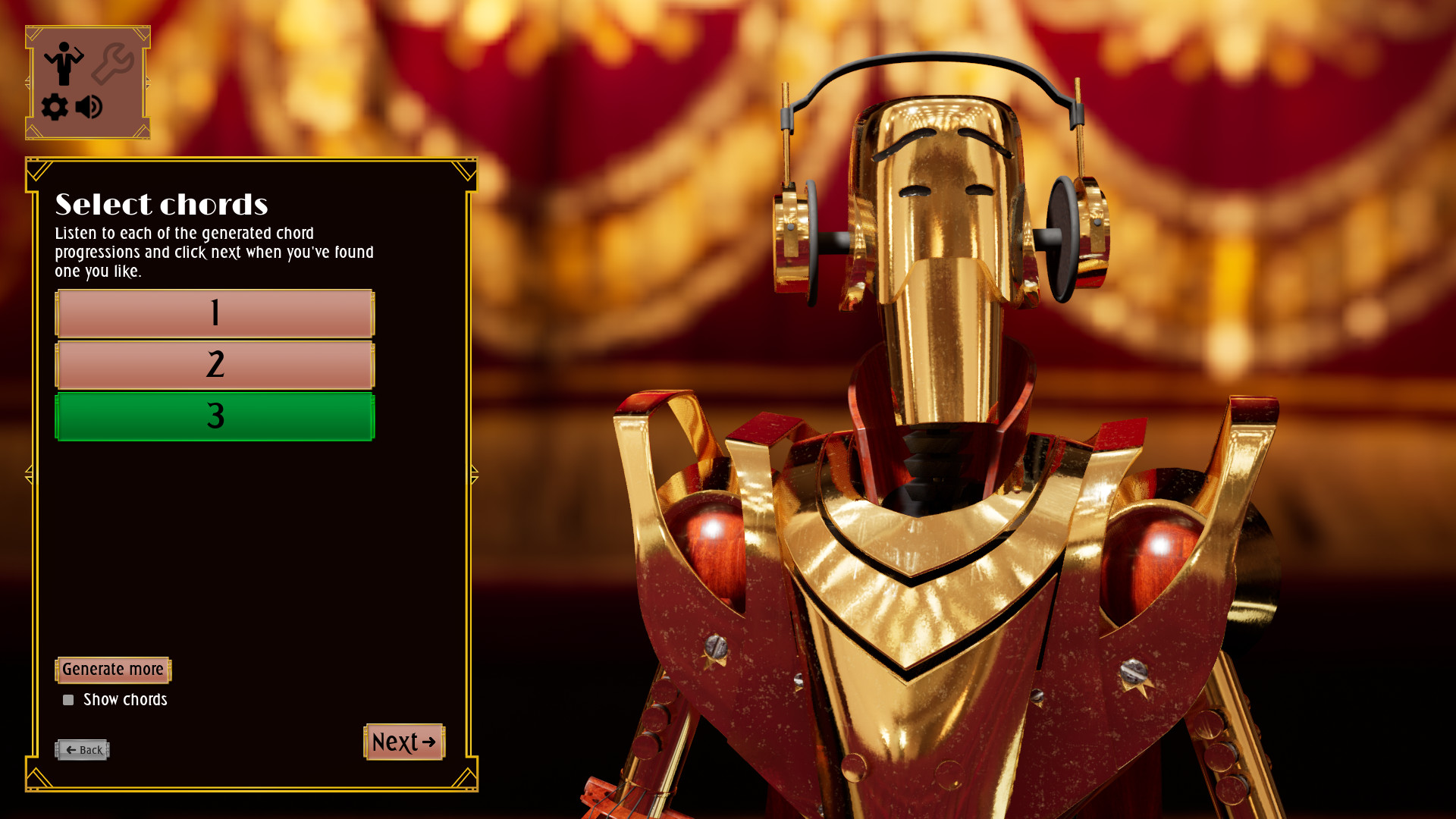Screen dimensions: 1456x819
Task: Mute audio using the speaker icon
Action: click(x=89, y=106)
